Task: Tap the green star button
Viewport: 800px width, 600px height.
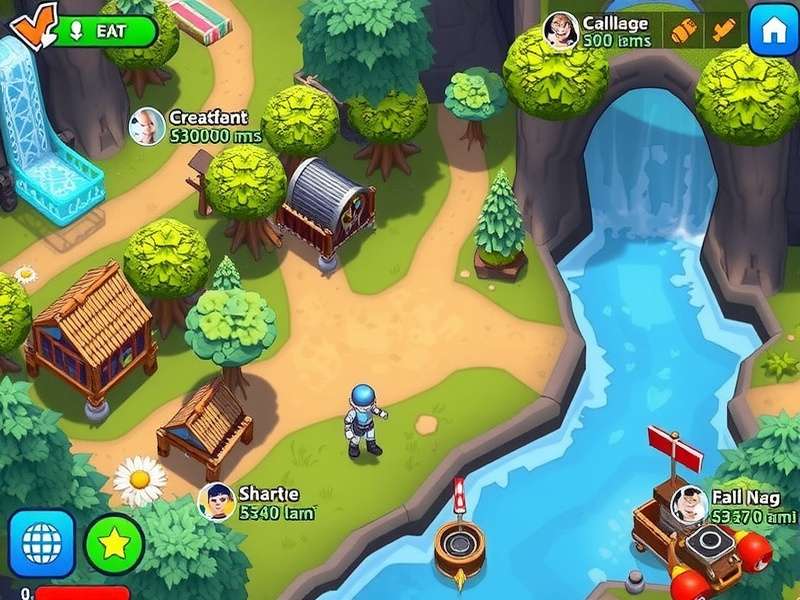Action: click(x=114, y=543)
